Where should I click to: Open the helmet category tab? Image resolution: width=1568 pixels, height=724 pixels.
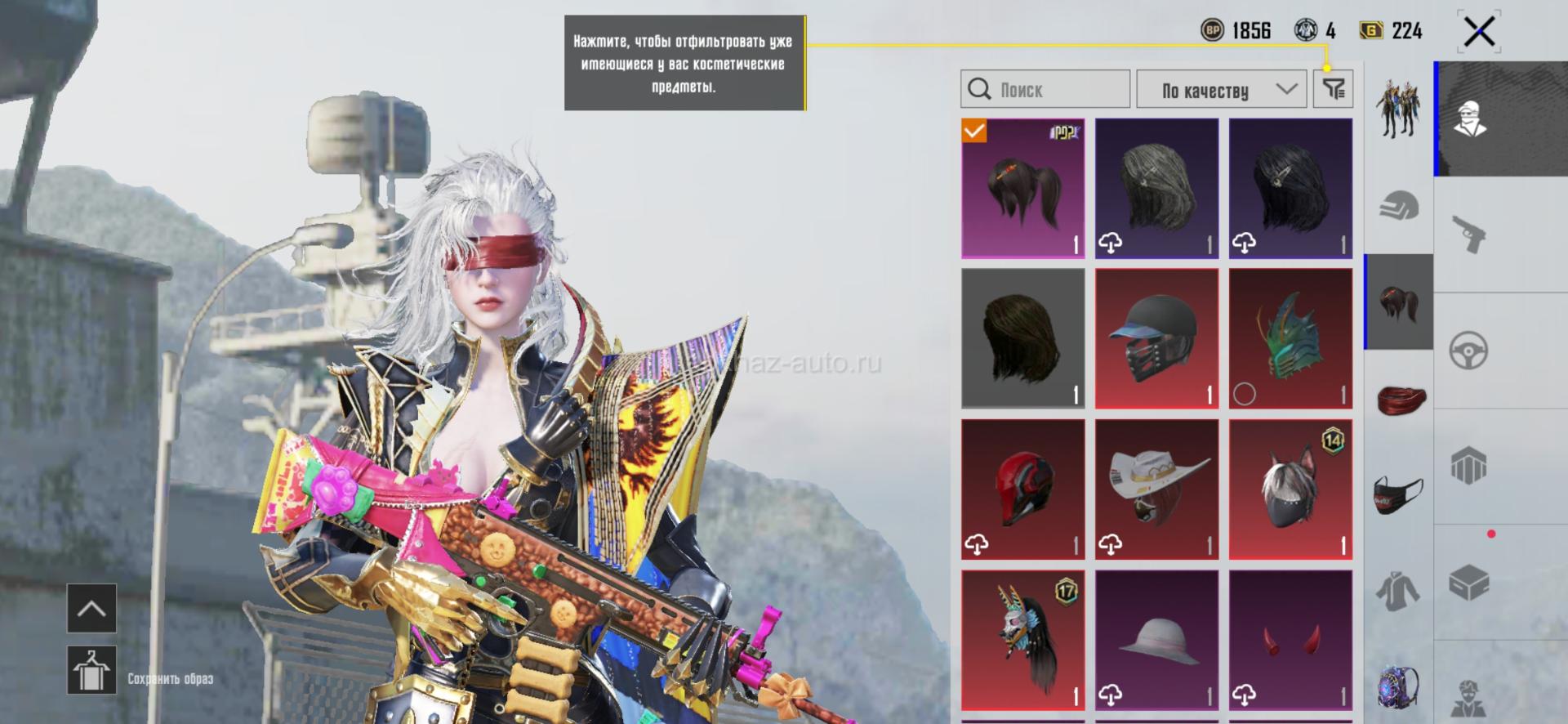click(x=1399, y=206)
